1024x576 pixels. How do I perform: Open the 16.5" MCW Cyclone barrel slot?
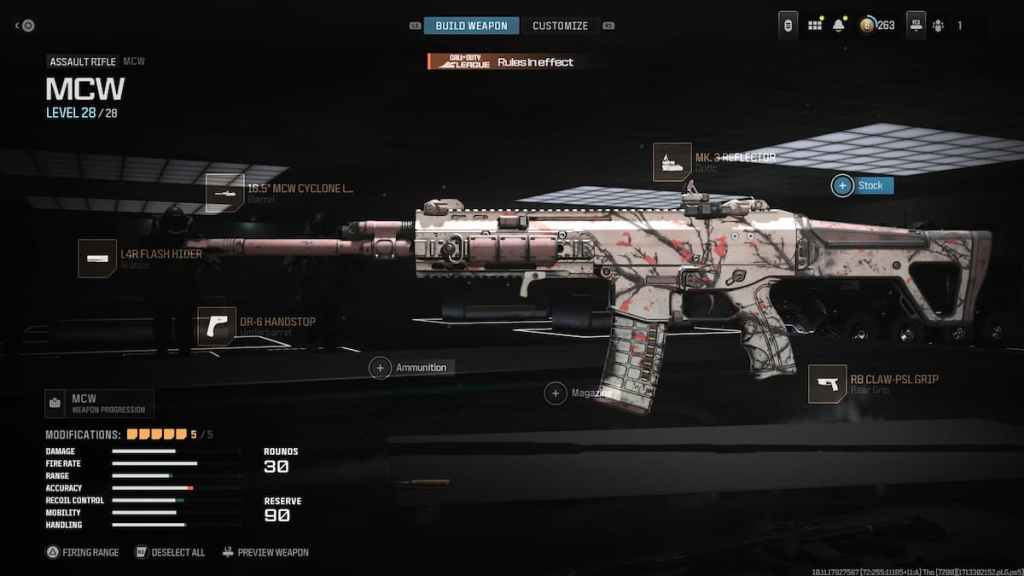tap(225, 193)
